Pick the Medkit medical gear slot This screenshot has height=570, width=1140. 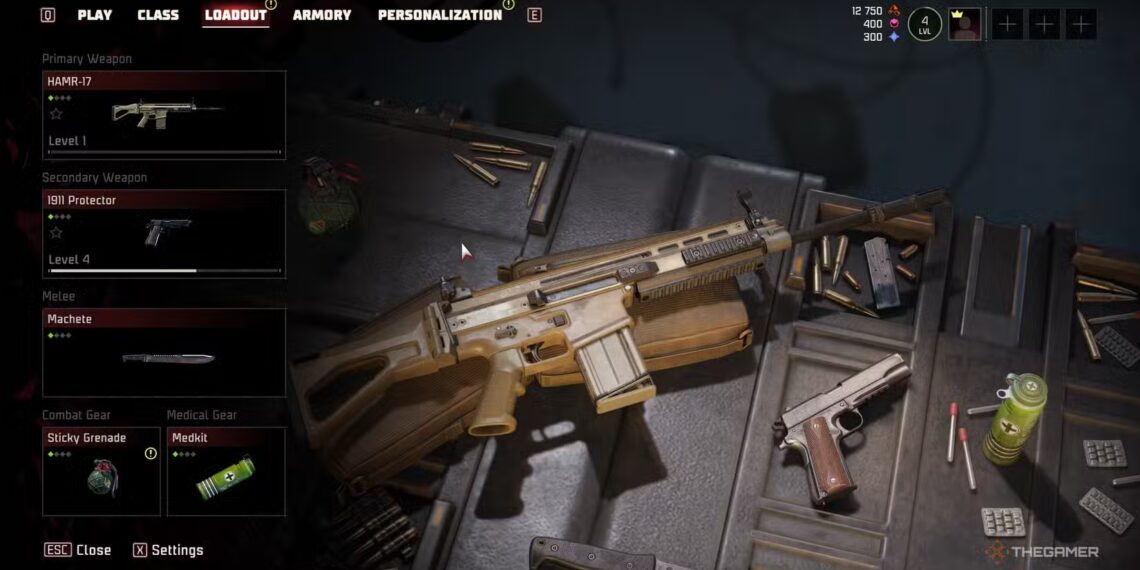coord(226,471)
